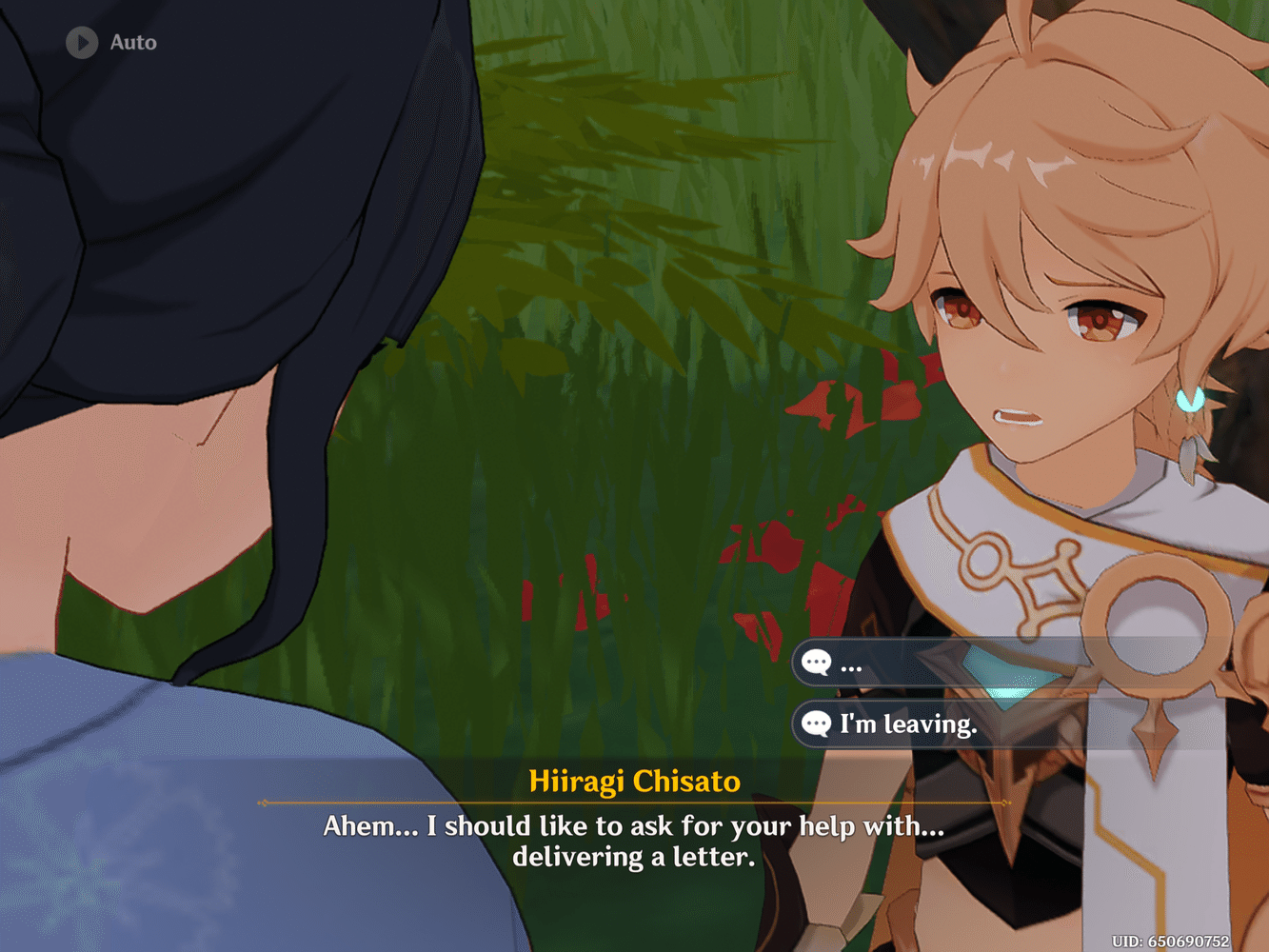Tap the play triangle in the Auto control
The width and height of the screenshot is (1269, 952).
point(81,42)
